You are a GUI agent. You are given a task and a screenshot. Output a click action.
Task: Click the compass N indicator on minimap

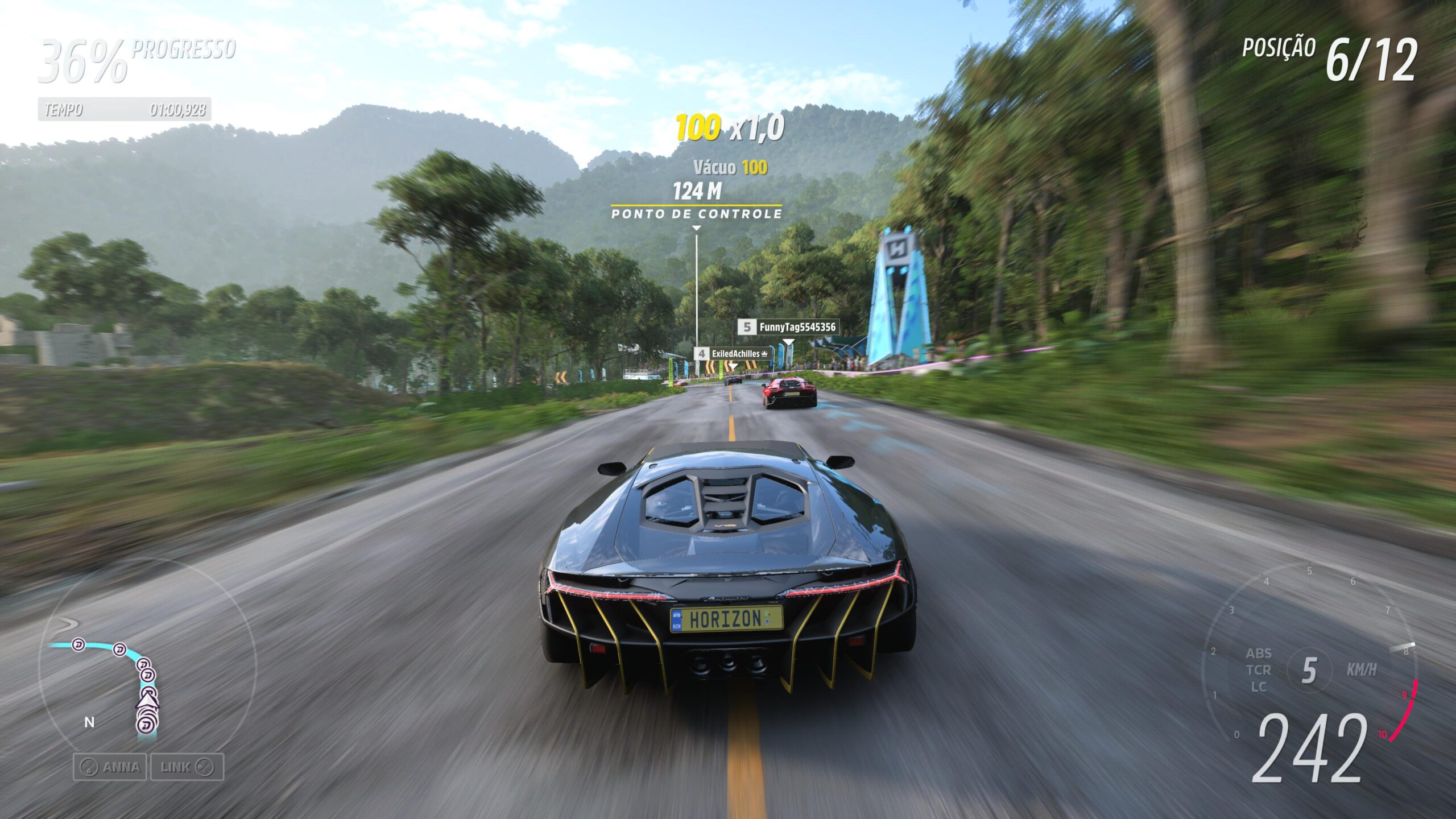coord(89,722)
